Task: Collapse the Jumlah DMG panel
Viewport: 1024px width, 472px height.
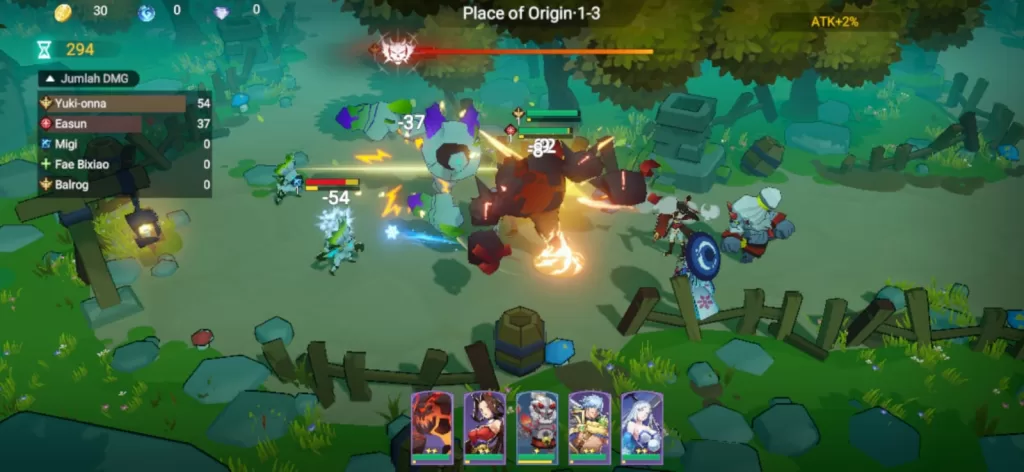Action: pyautogui.click(x=47, y=79)
